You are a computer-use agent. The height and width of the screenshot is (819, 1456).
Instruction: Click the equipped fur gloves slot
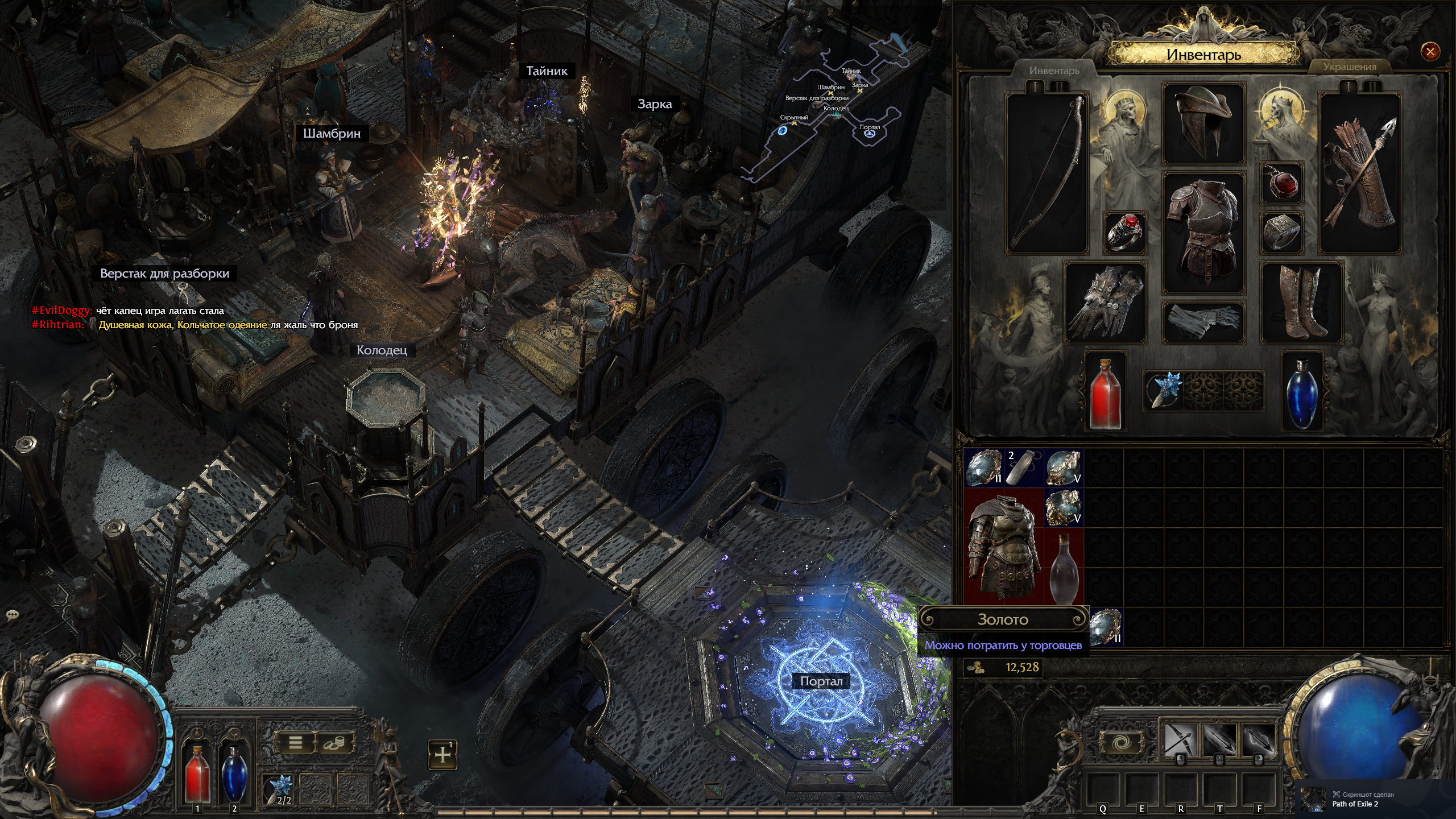(x=1104, y=303)
